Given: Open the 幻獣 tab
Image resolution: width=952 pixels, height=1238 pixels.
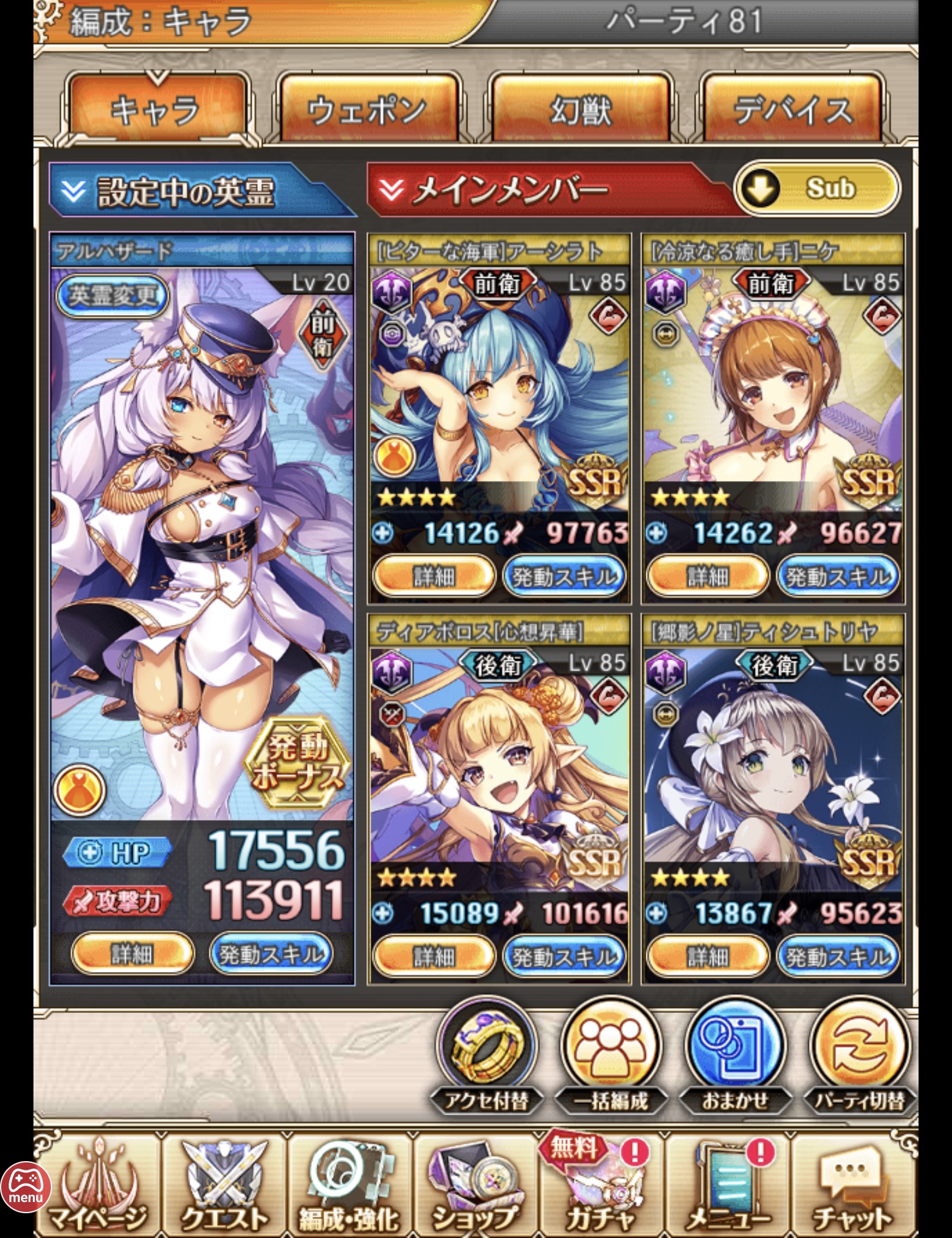Looking at the screenshot, I should [x=581, y=110].
